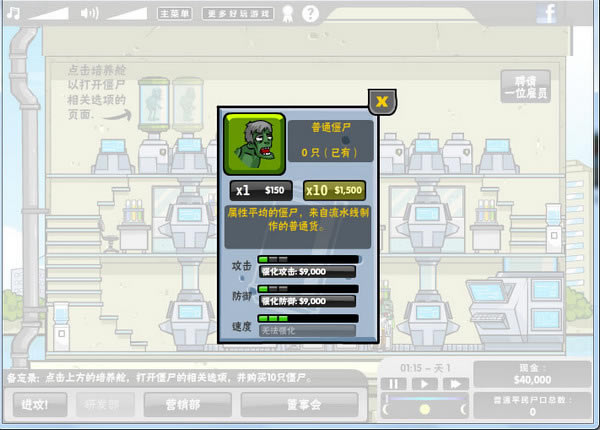Buy one normal zombie for $150

point(260,190)
